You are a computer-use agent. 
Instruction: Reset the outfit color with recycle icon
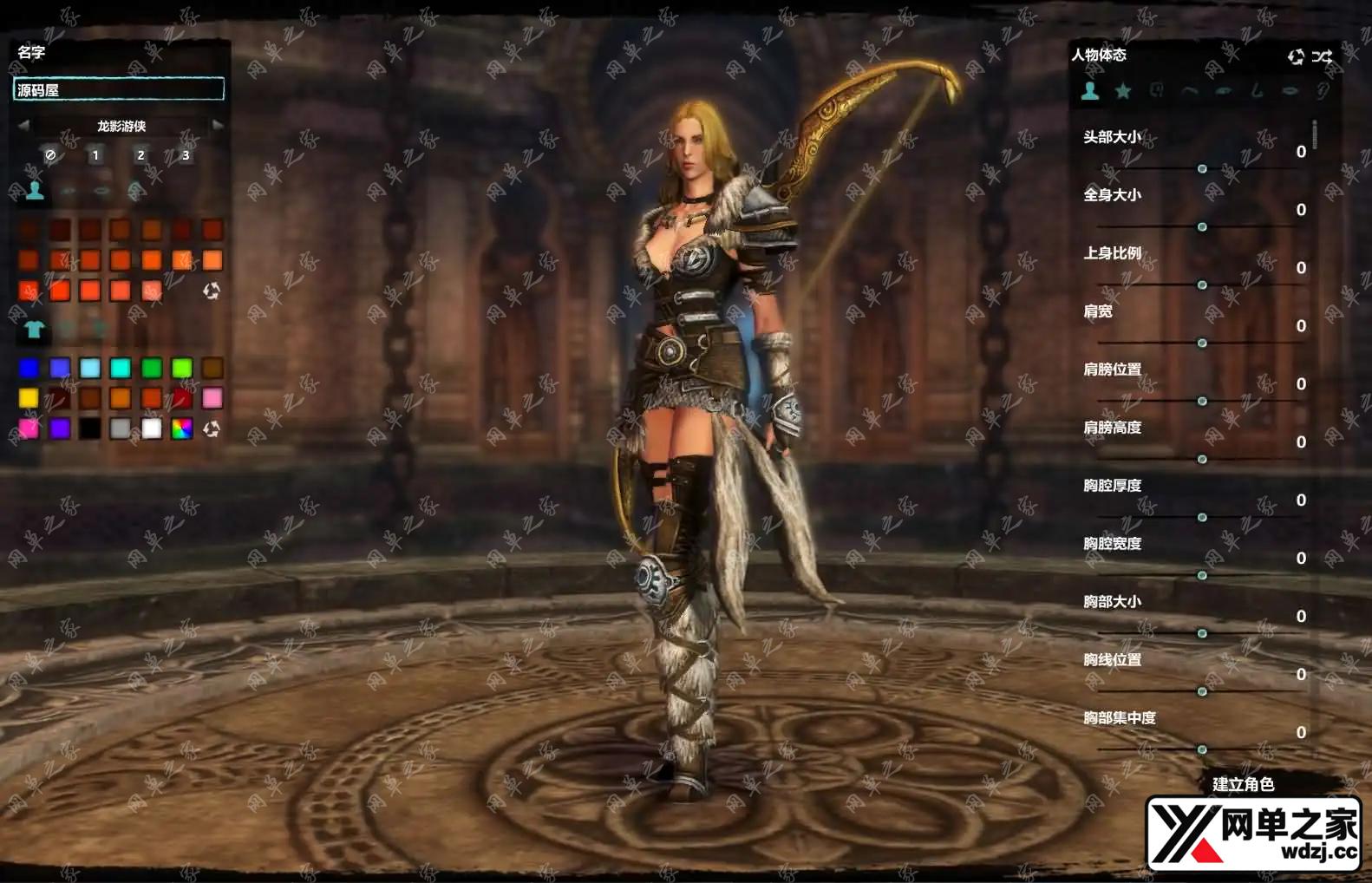click(x=212, y=428)
